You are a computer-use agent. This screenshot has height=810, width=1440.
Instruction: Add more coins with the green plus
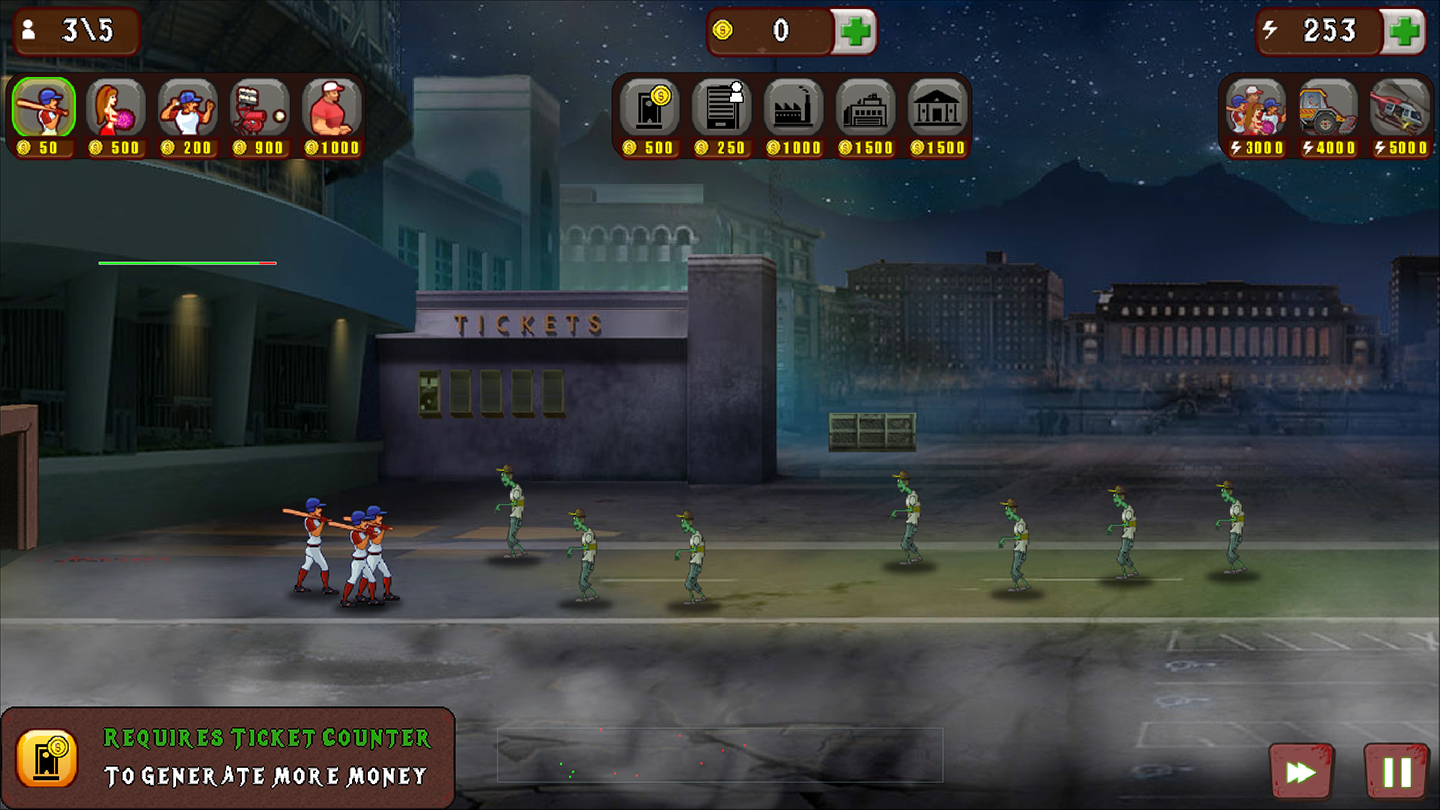pos(855,31)
